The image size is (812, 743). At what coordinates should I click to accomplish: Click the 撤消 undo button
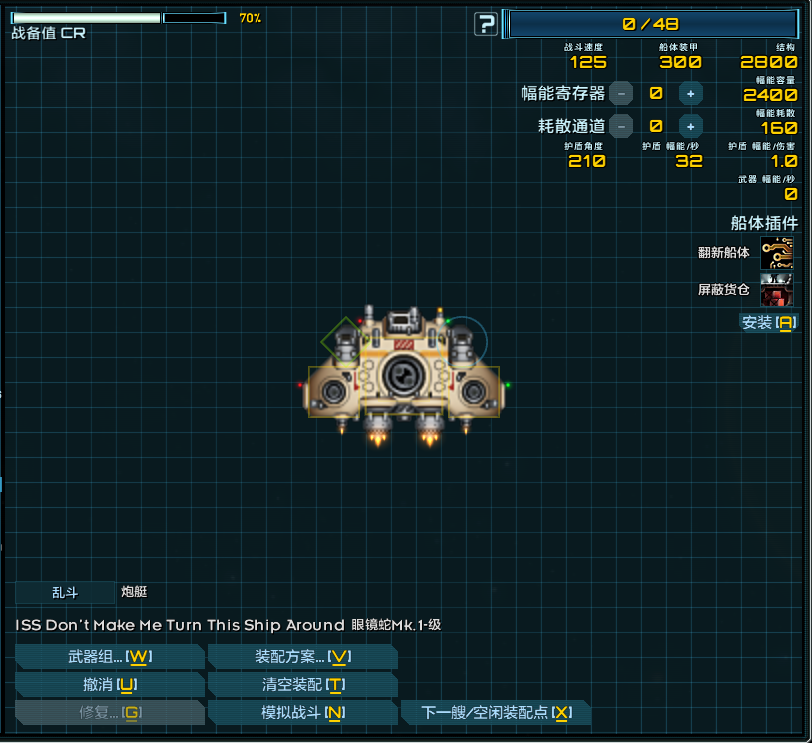pos(110,684)
